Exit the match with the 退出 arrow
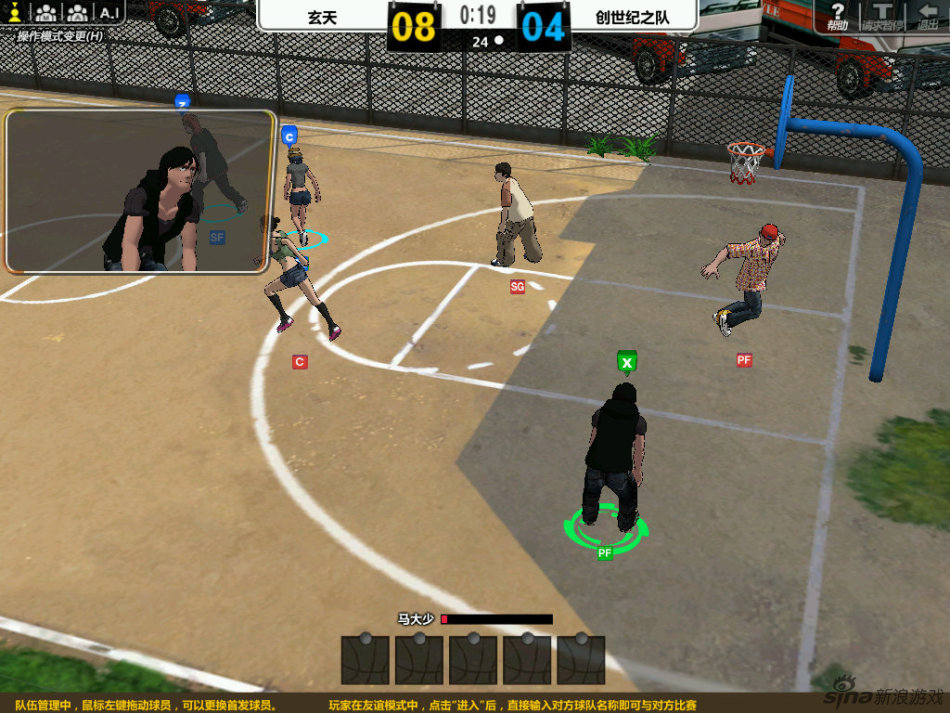 tap(927, 15)
